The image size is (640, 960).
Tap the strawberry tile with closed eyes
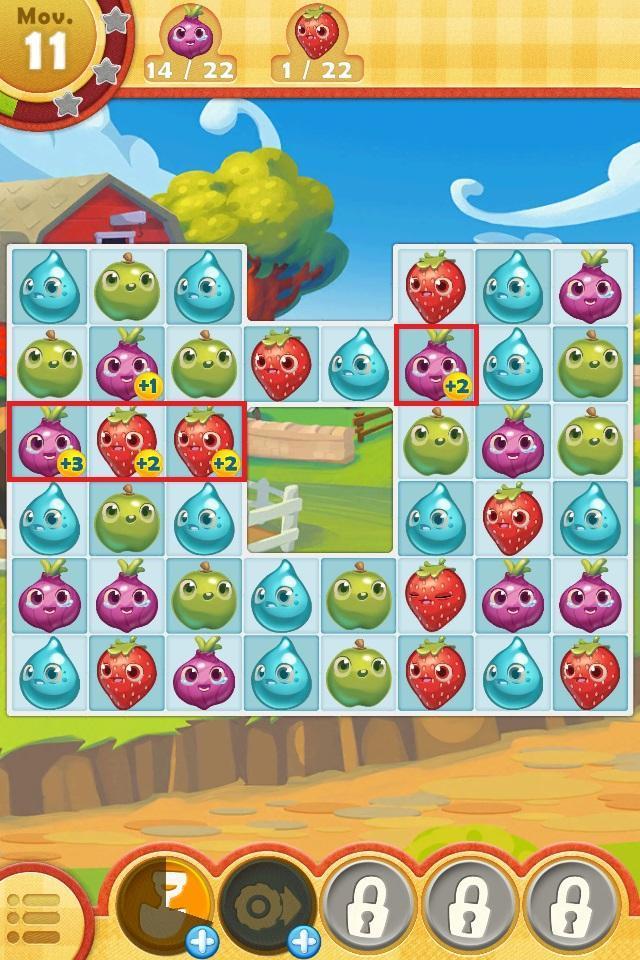coord(435,595)
